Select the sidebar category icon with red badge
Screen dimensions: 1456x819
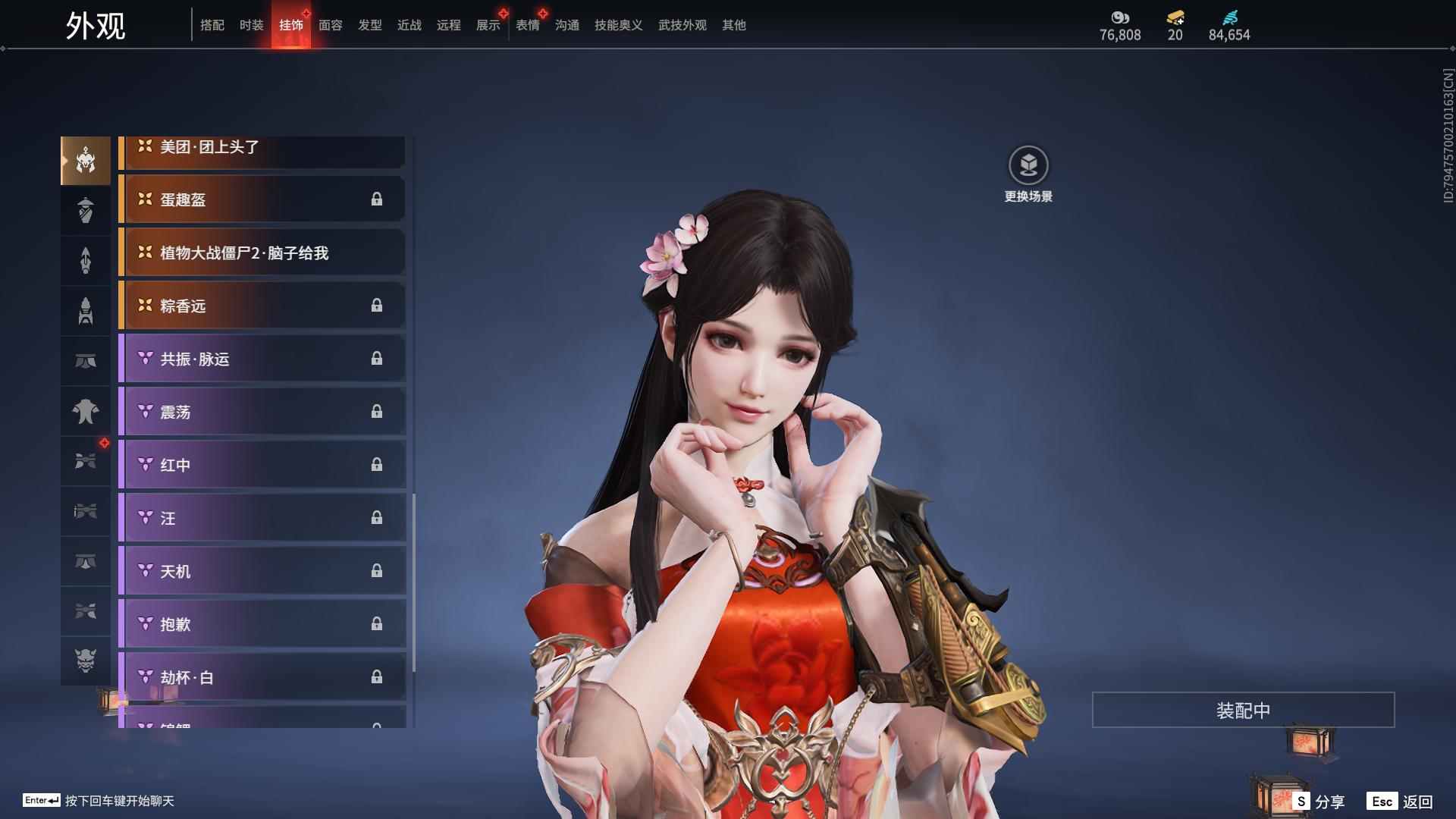86,460
